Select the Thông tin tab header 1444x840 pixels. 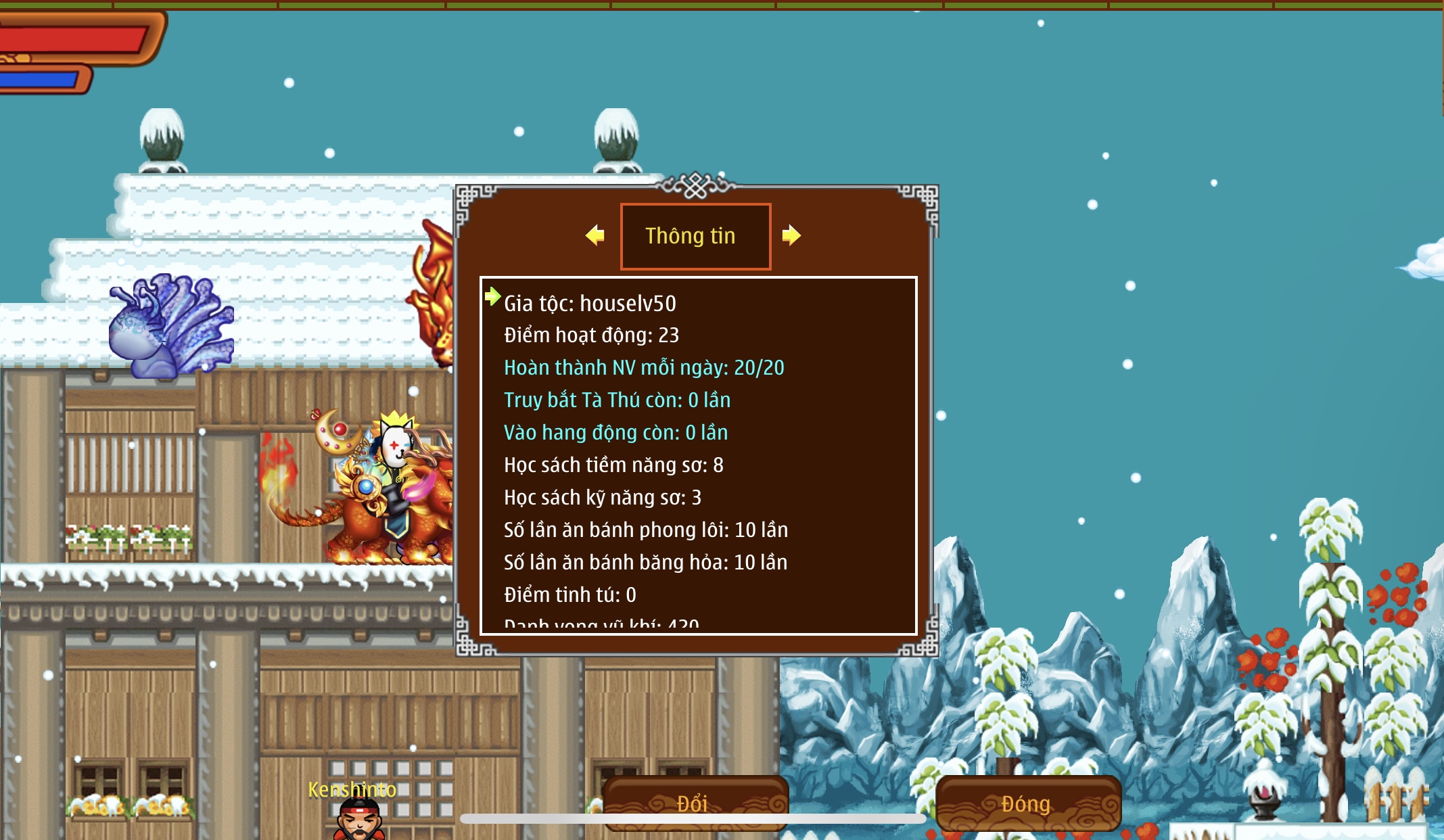(695, 236)
